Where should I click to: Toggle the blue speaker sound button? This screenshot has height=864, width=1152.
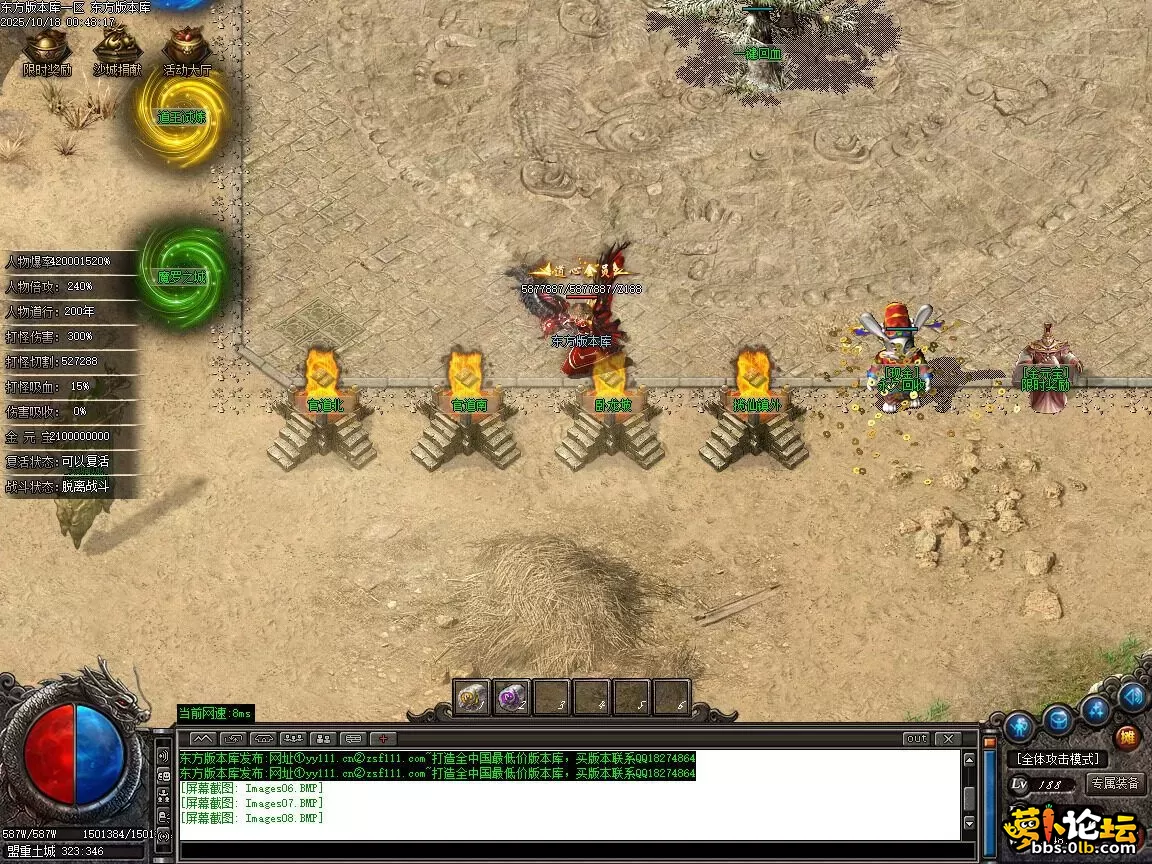pos(1133,696)
